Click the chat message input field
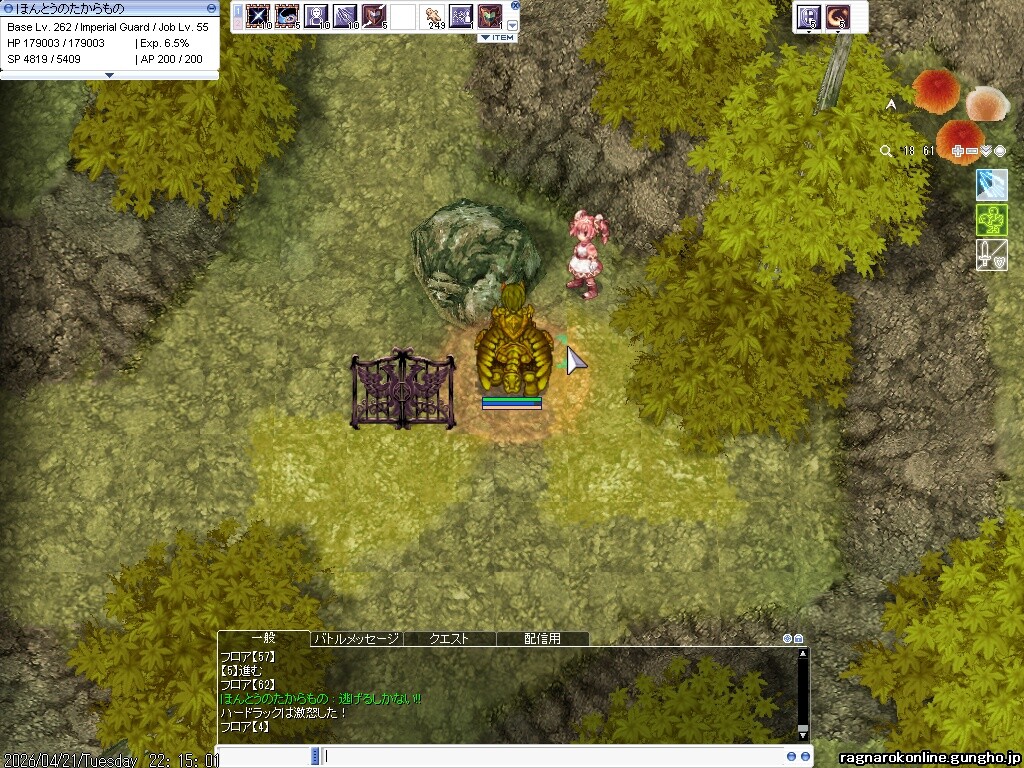 coord(550,757)
